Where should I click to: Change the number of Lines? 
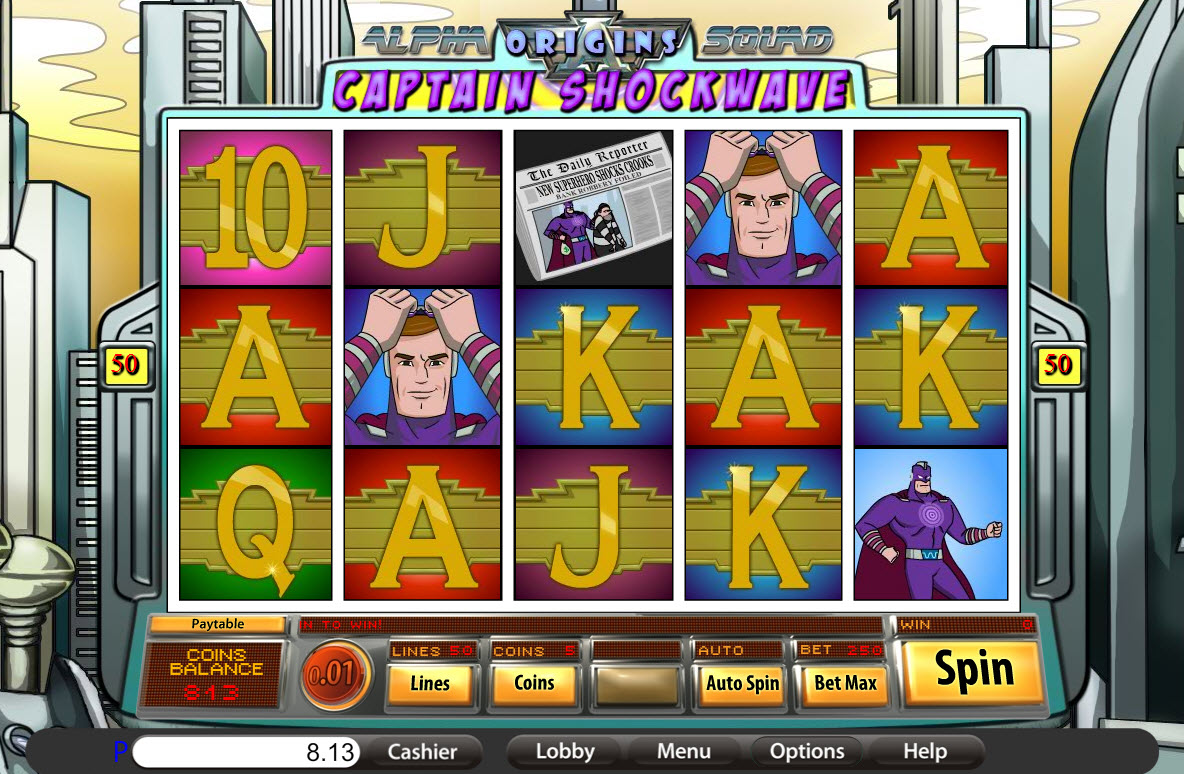(x=430, y=684)
